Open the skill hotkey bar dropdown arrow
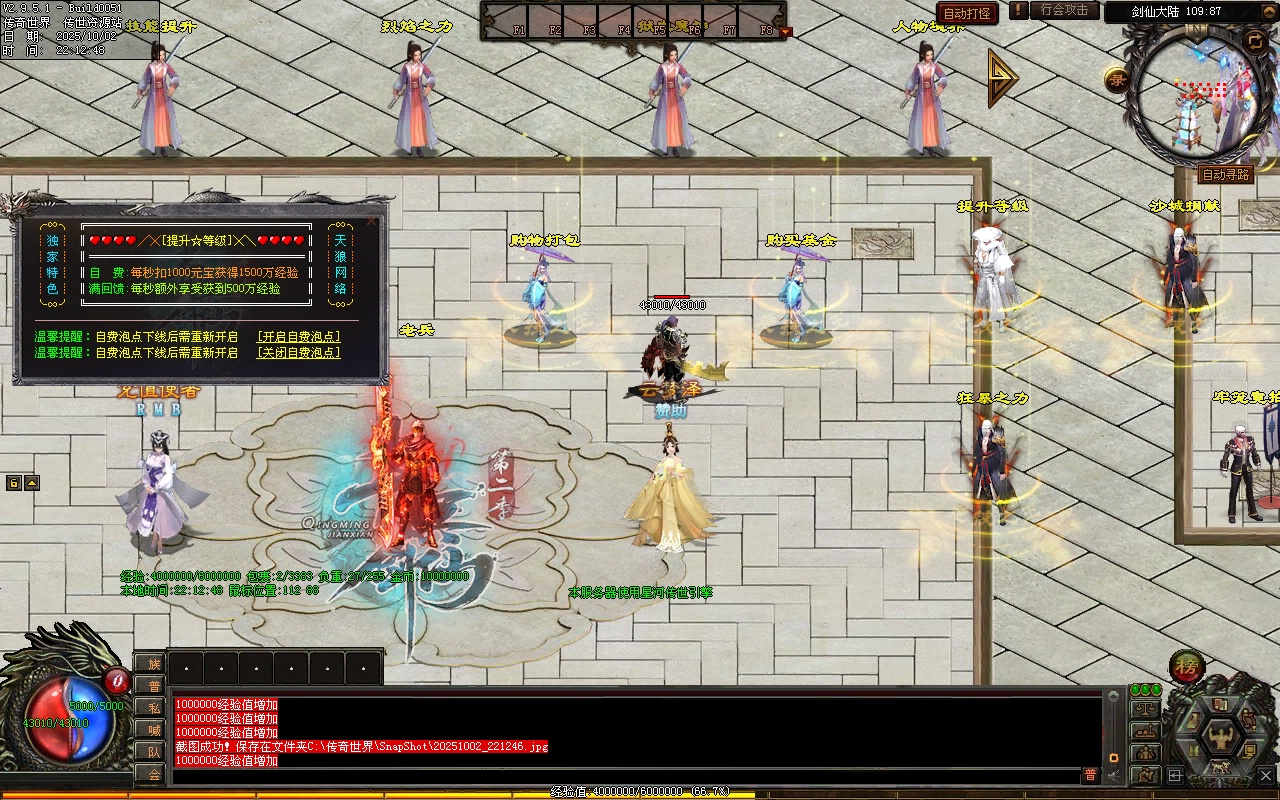The image size is (1280, 800). [x=785, y=32]
